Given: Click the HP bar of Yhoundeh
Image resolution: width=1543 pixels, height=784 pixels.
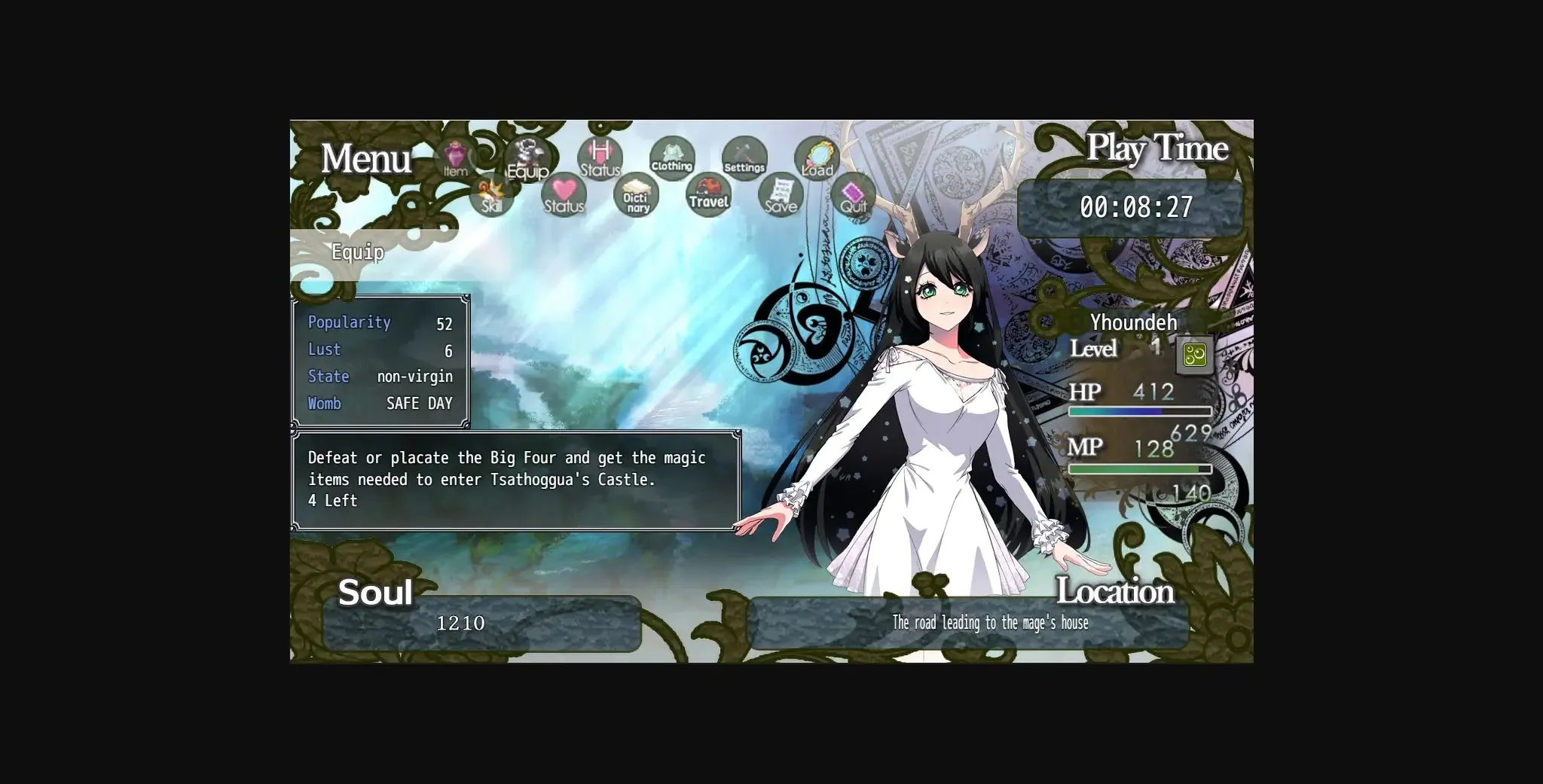Looking at the screenshot, I should 1138,410.
